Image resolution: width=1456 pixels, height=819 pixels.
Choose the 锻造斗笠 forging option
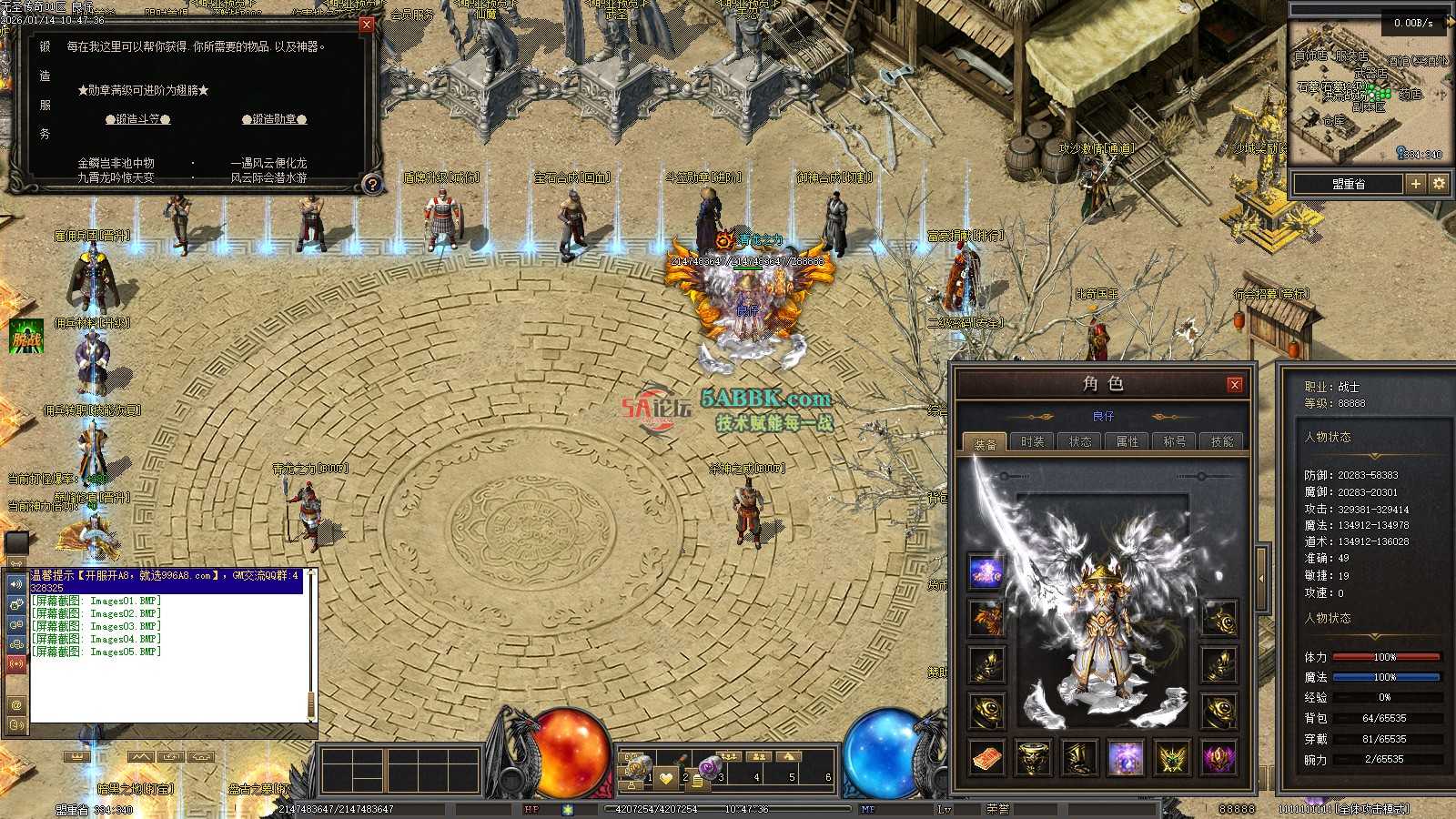pyautogui.click(x=138, y=119)
